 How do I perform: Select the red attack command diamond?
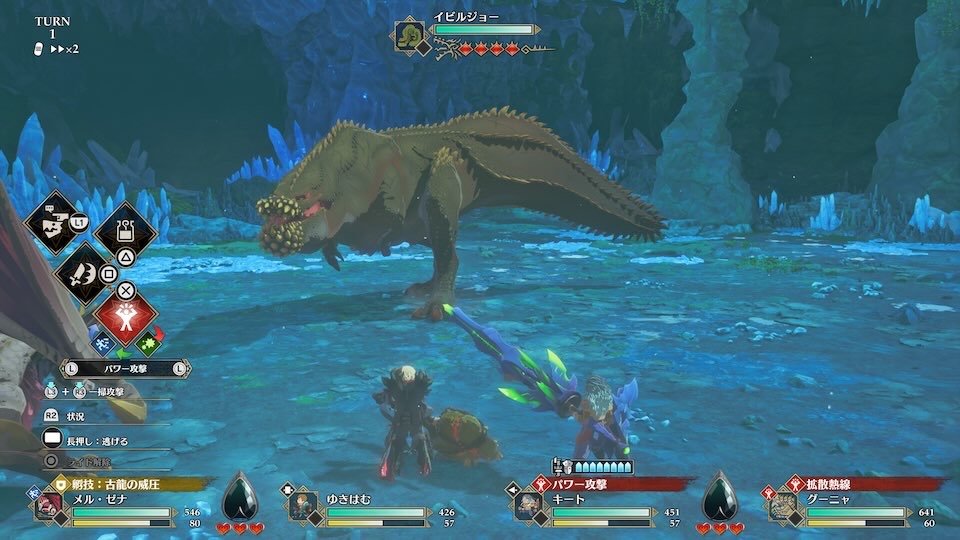127,318
